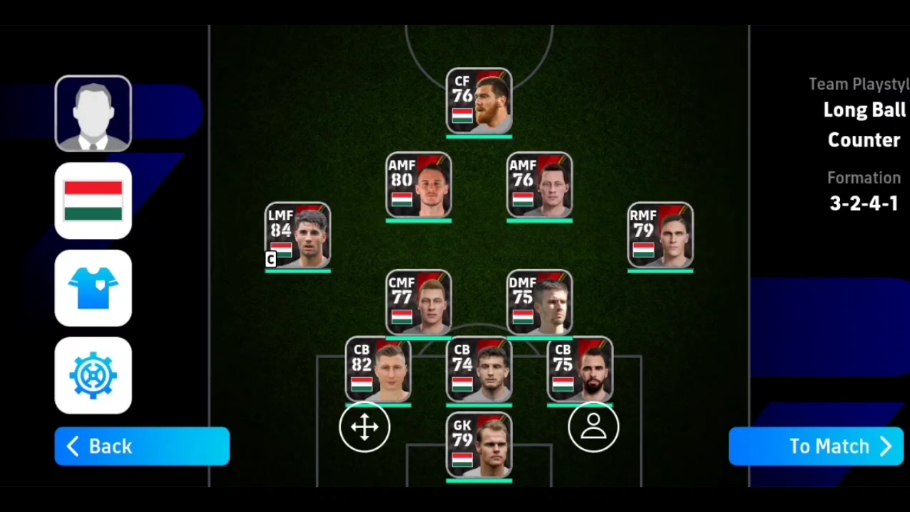
Task: Go back with the Back button
Action: pyautogui.click(x=142, y=446)
